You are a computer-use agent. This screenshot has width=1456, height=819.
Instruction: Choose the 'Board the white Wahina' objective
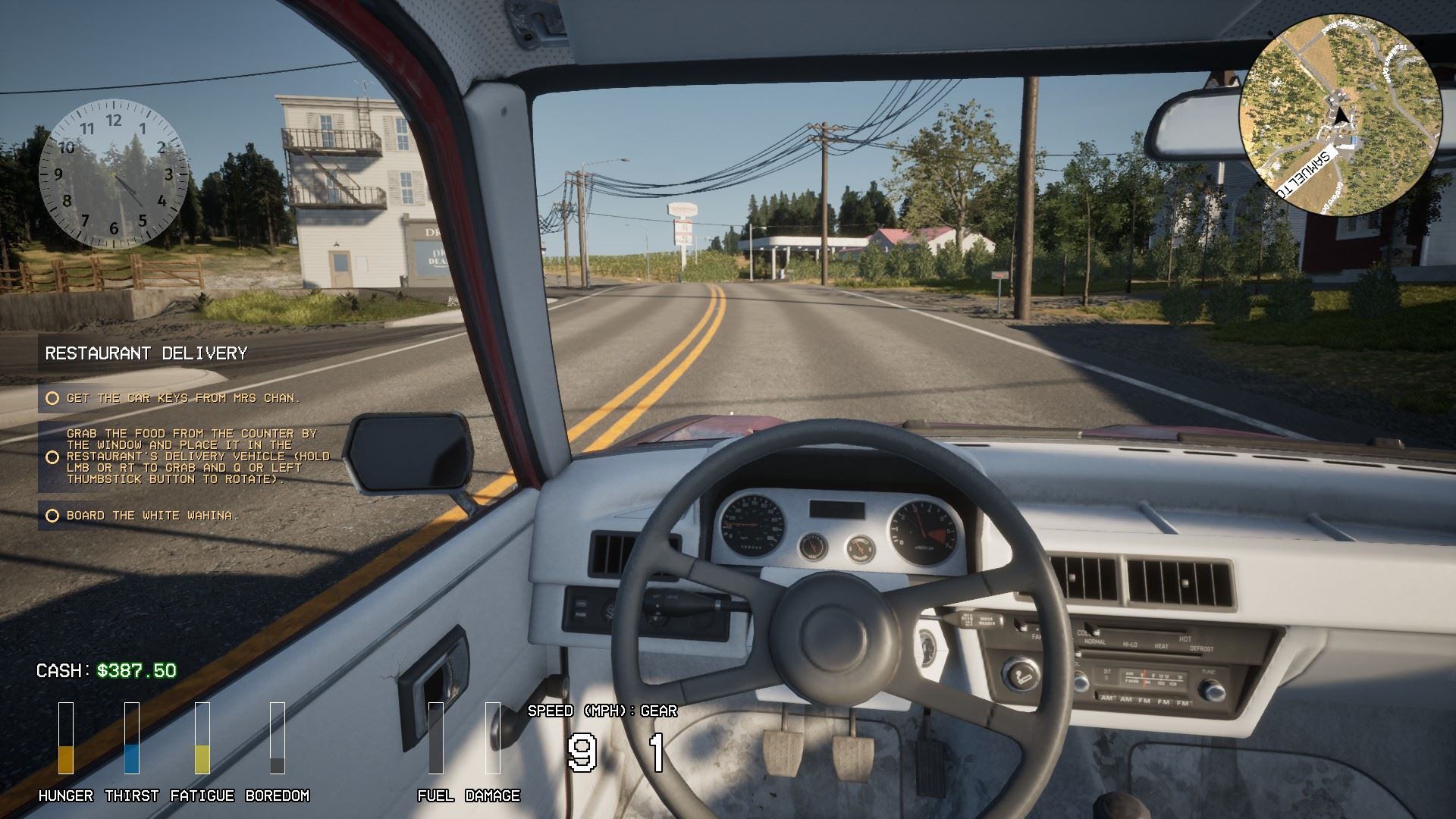coord(152,516)
